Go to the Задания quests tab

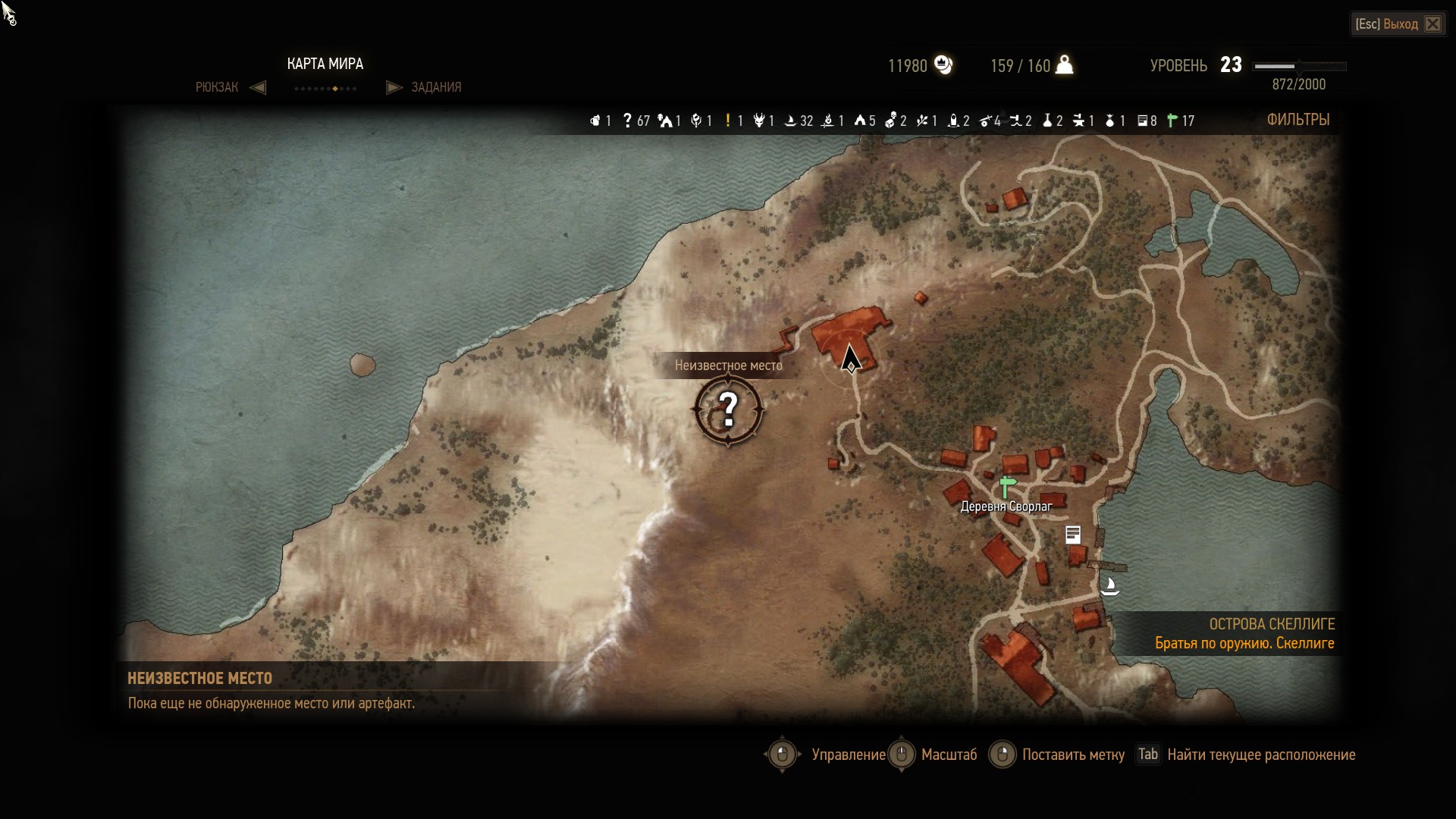click(x=436, y=87)
